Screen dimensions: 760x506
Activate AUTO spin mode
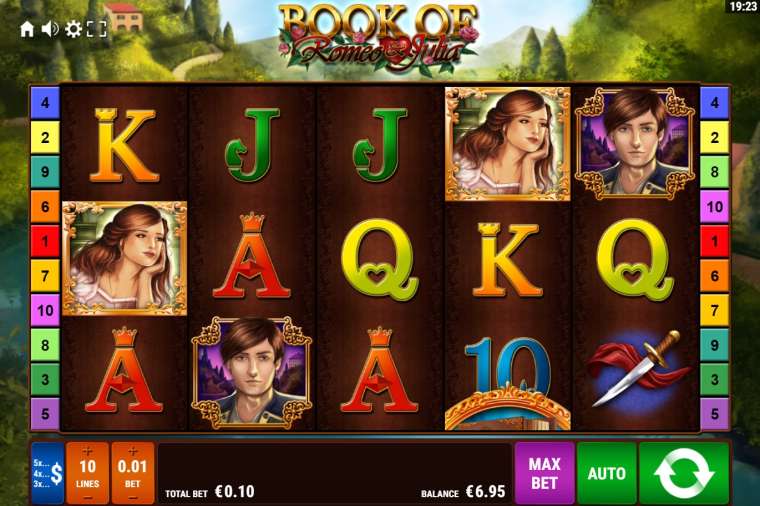coord(606,473)
